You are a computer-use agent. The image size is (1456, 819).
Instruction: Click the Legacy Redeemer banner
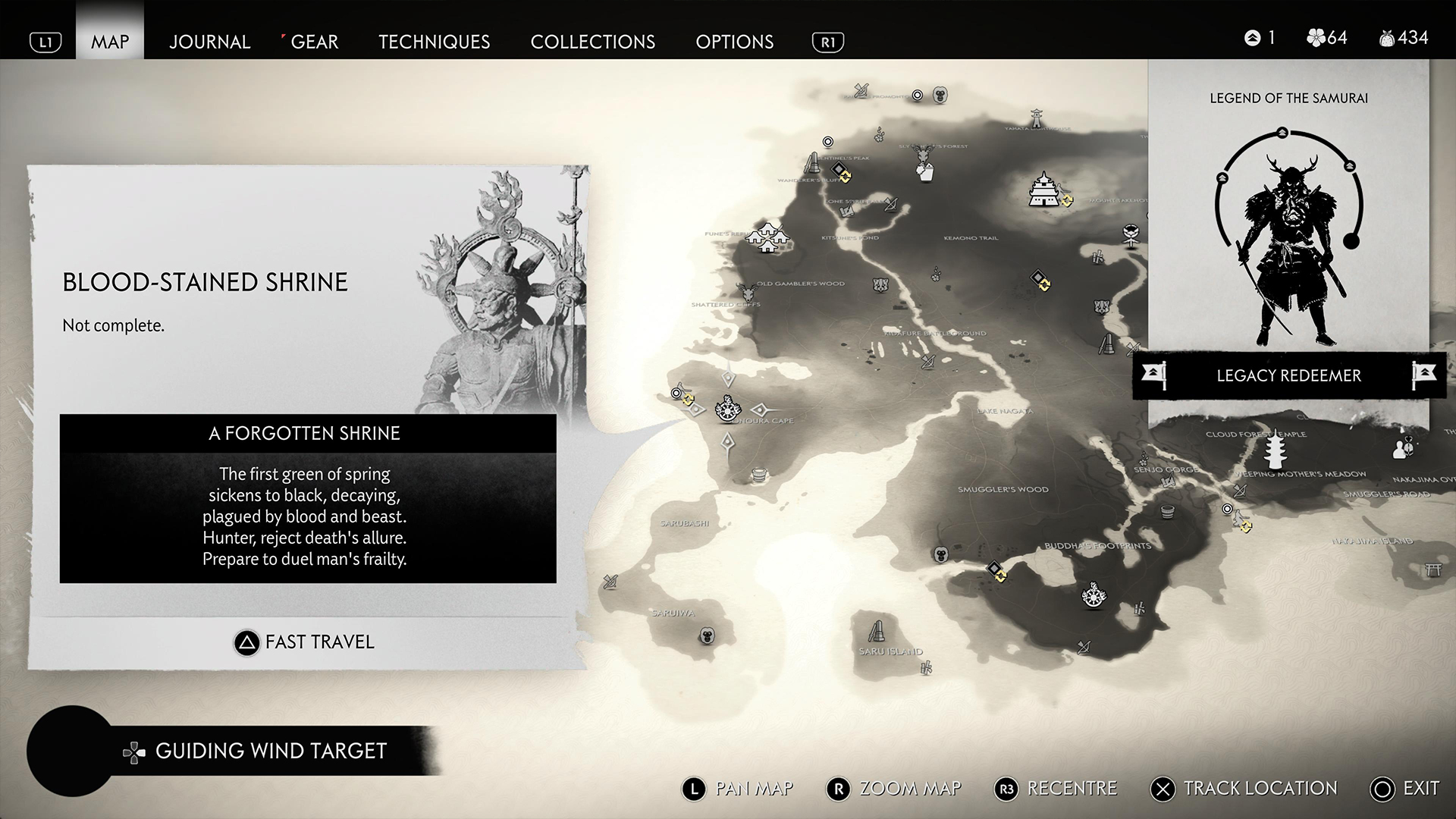click(x=1288, y=375)
